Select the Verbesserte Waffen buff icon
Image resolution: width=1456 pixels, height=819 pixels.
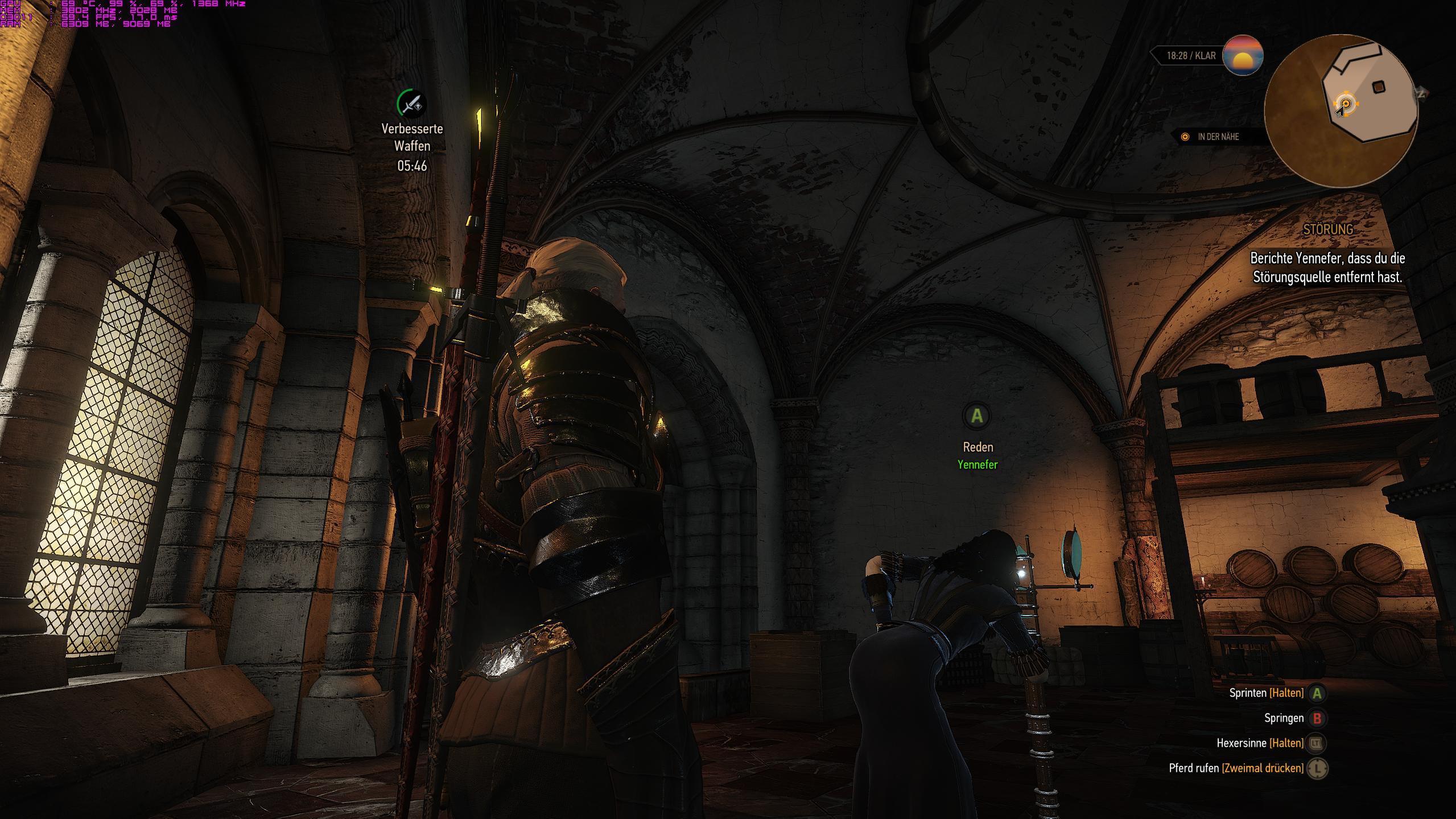pyautogui.click(x=411, y=104)
